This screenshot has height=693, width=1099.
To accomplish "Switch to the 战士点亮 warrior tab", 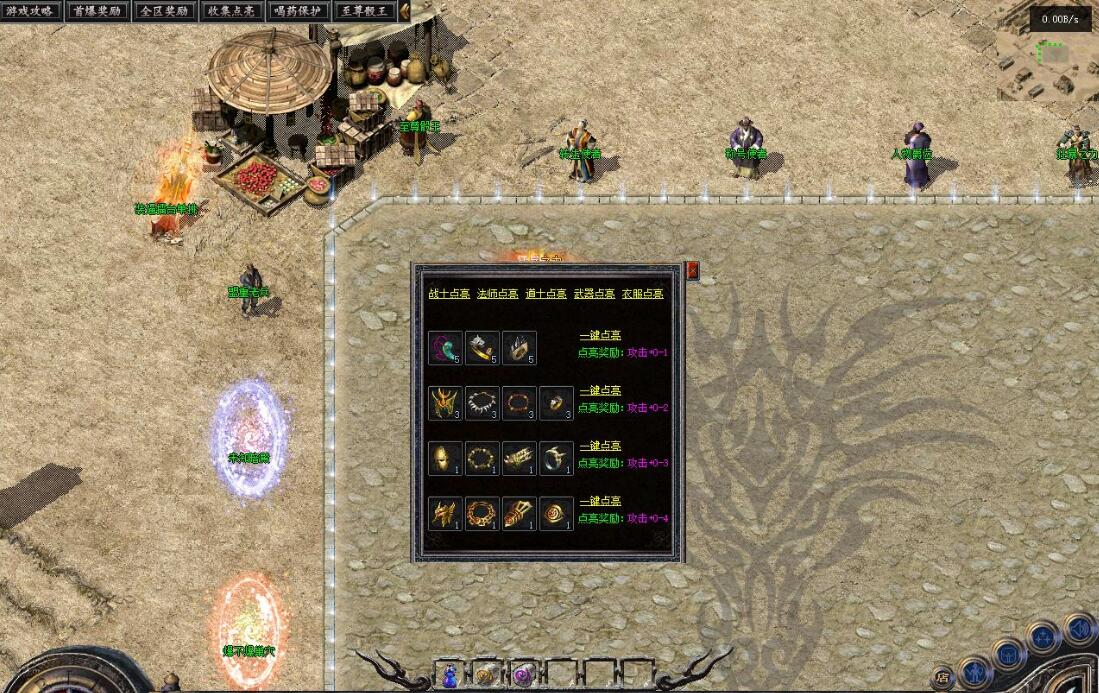I will 449,294.
